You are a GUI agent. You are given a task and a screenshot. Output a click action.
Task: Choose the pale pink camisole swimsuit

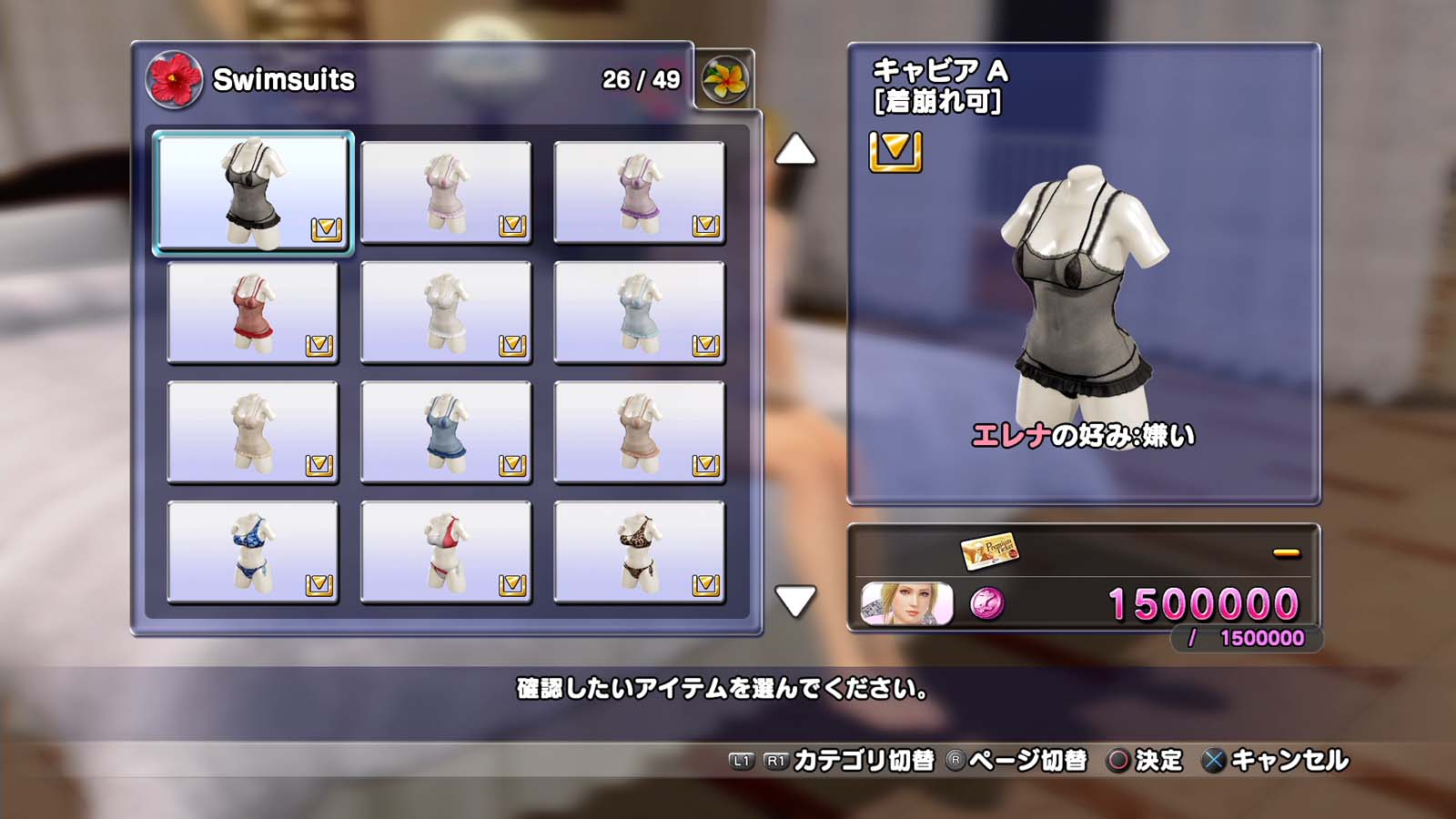[x=446, y=193]
